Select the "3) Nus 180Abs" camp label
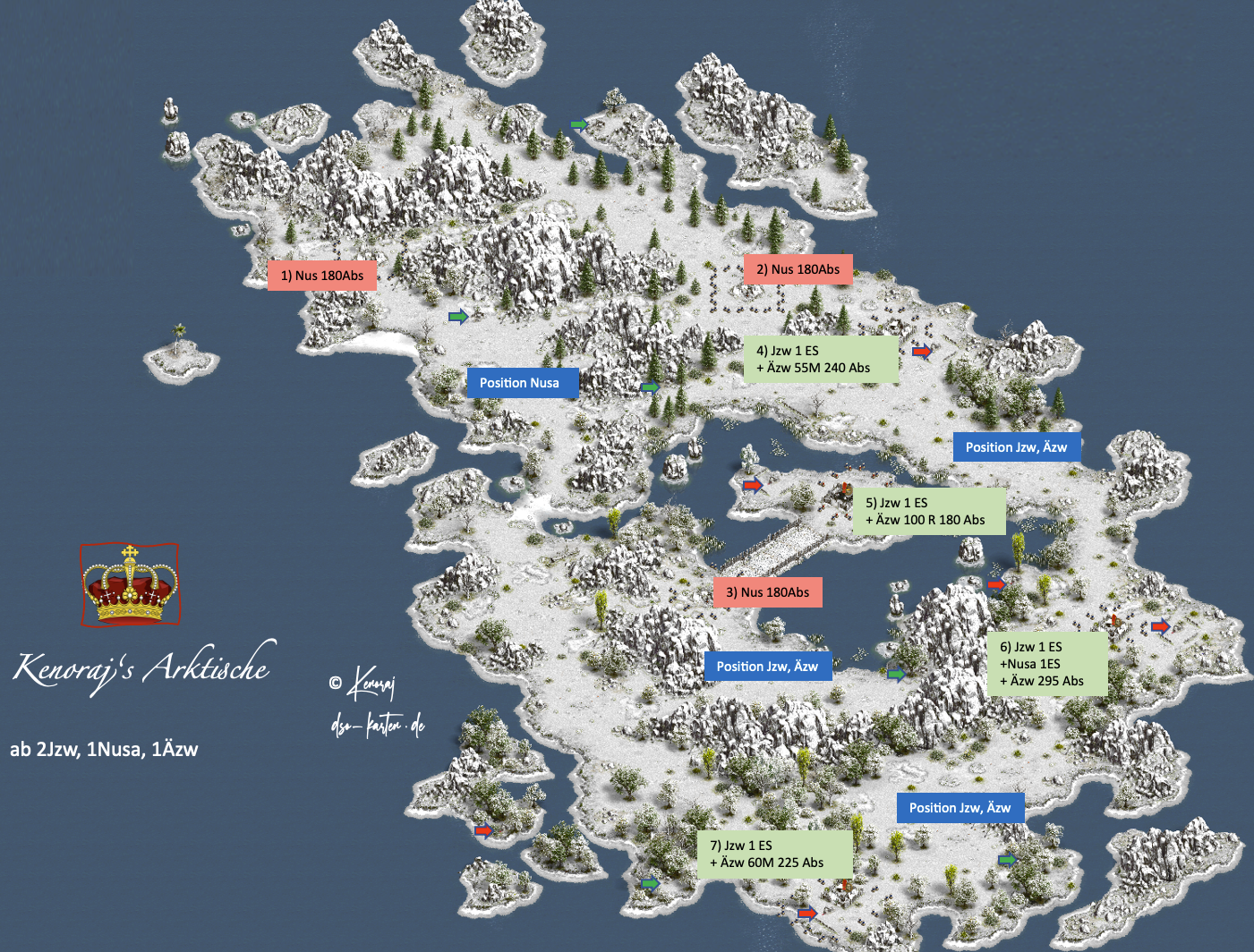The image size is (1254, 952). tap(767, 592)
